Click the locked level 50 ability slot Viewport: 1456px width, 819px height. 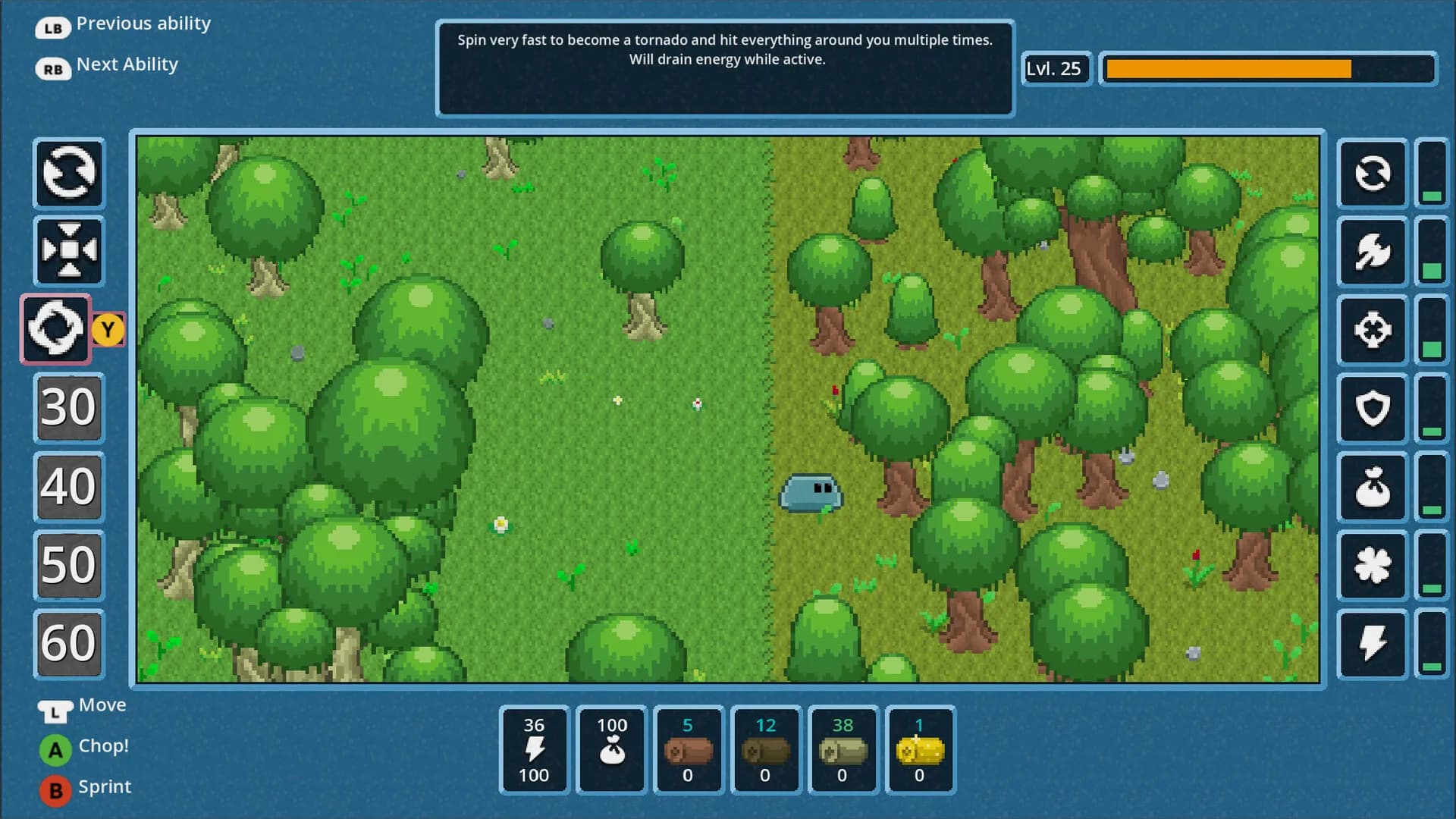tap(69, 566)
